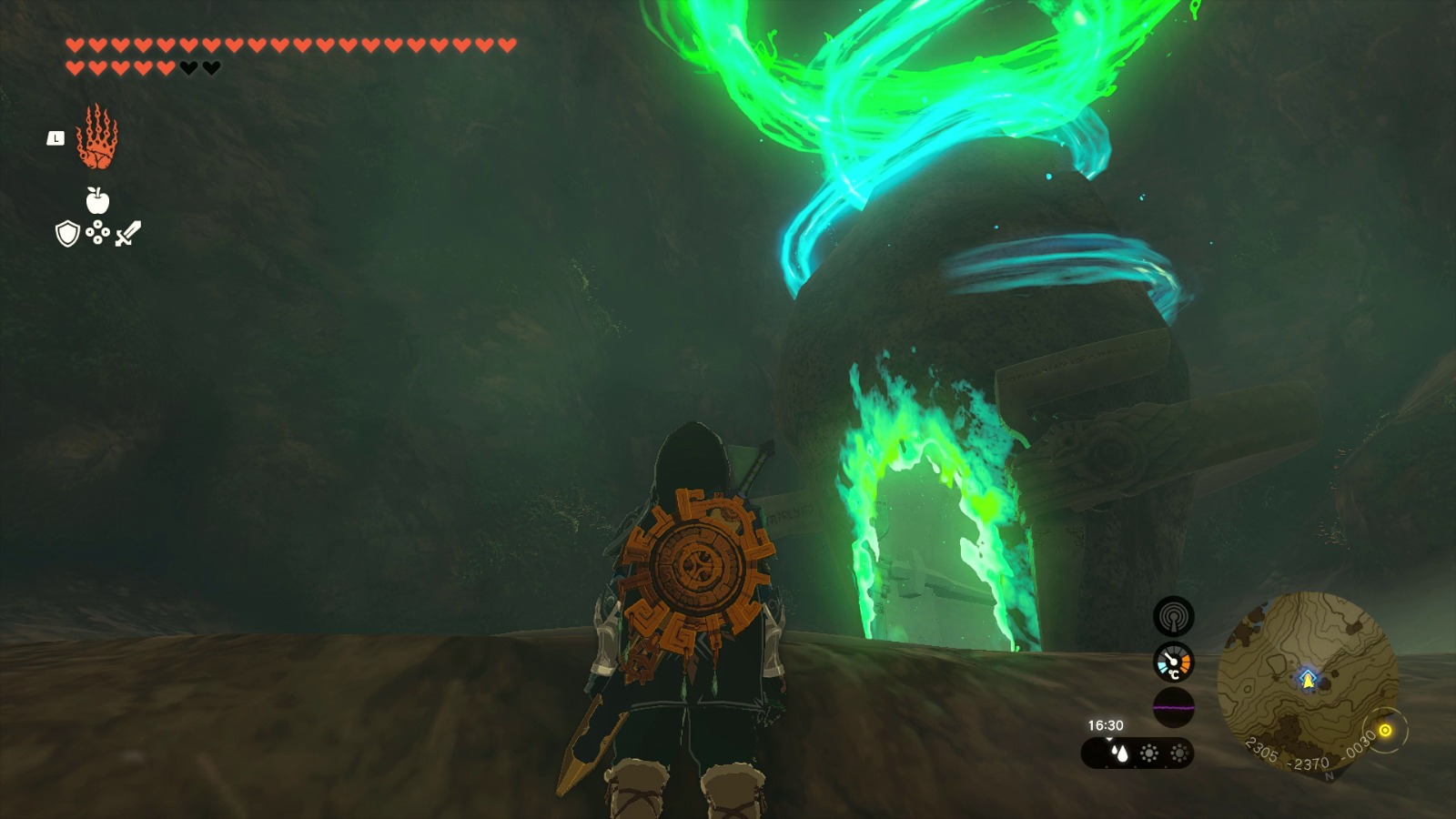Expand the weather forecast bar

(1137, 753)
